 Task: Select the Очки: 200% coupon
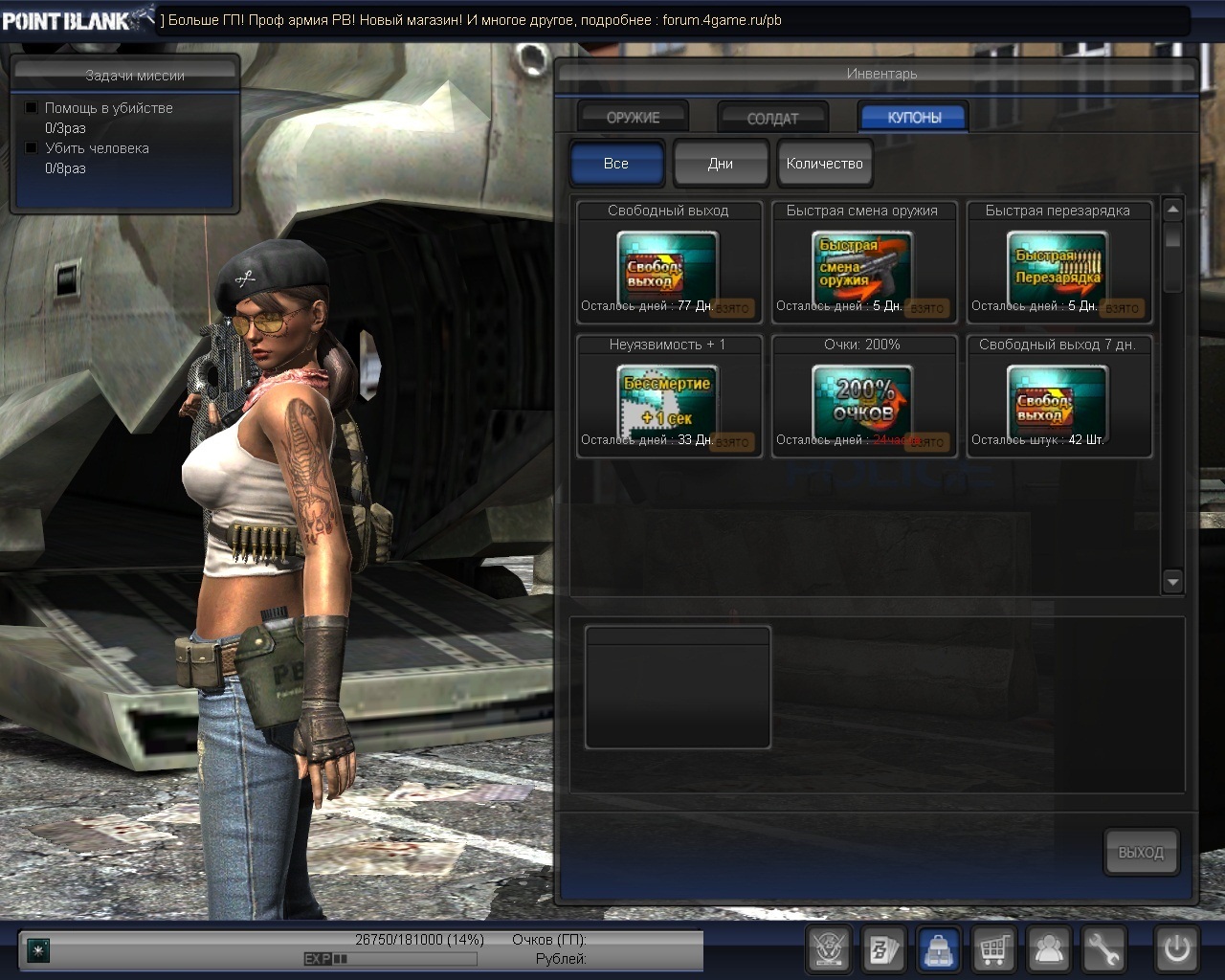(x=862, y=397)
